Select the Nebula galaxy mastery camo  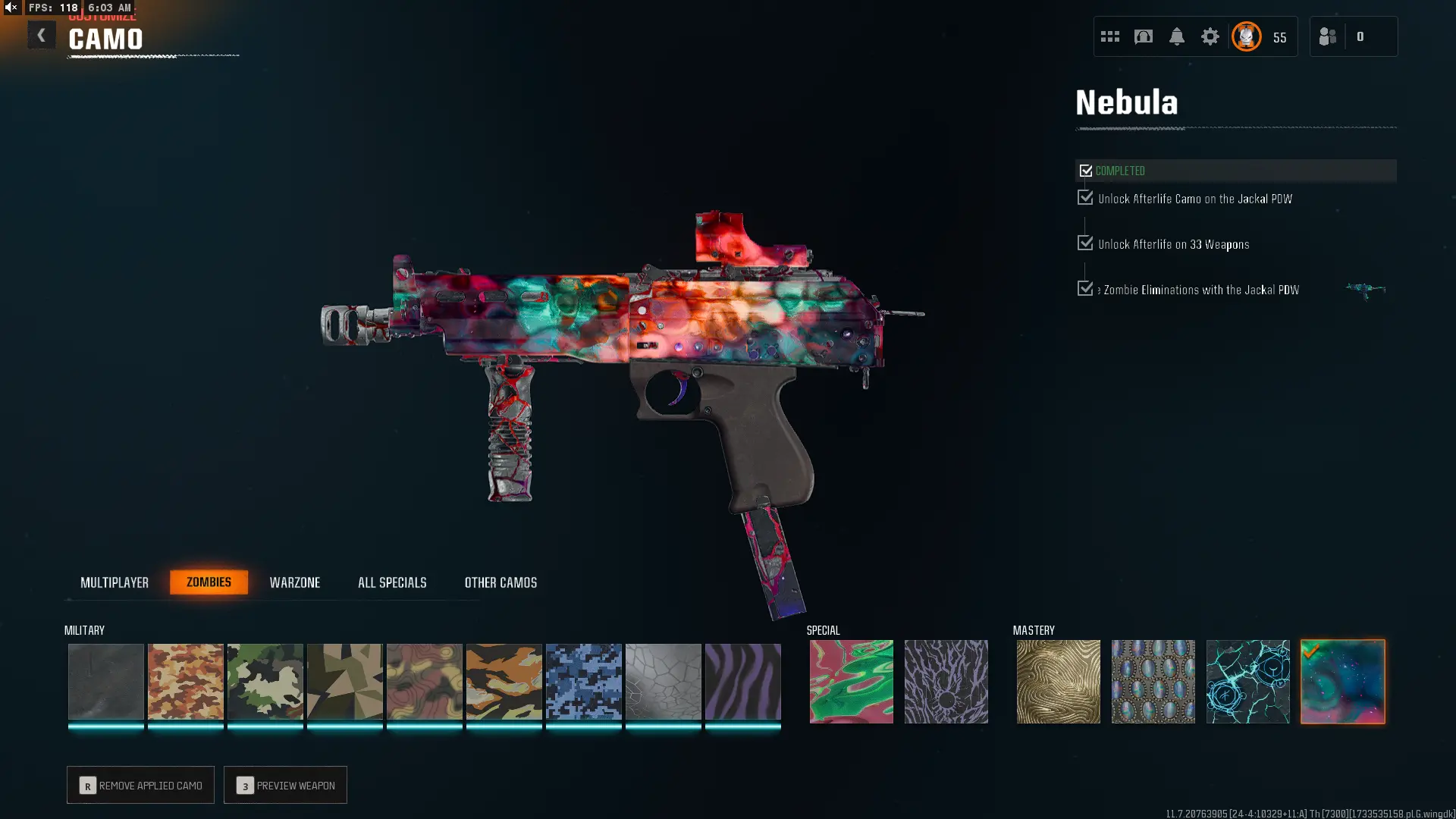(1342, 681)
